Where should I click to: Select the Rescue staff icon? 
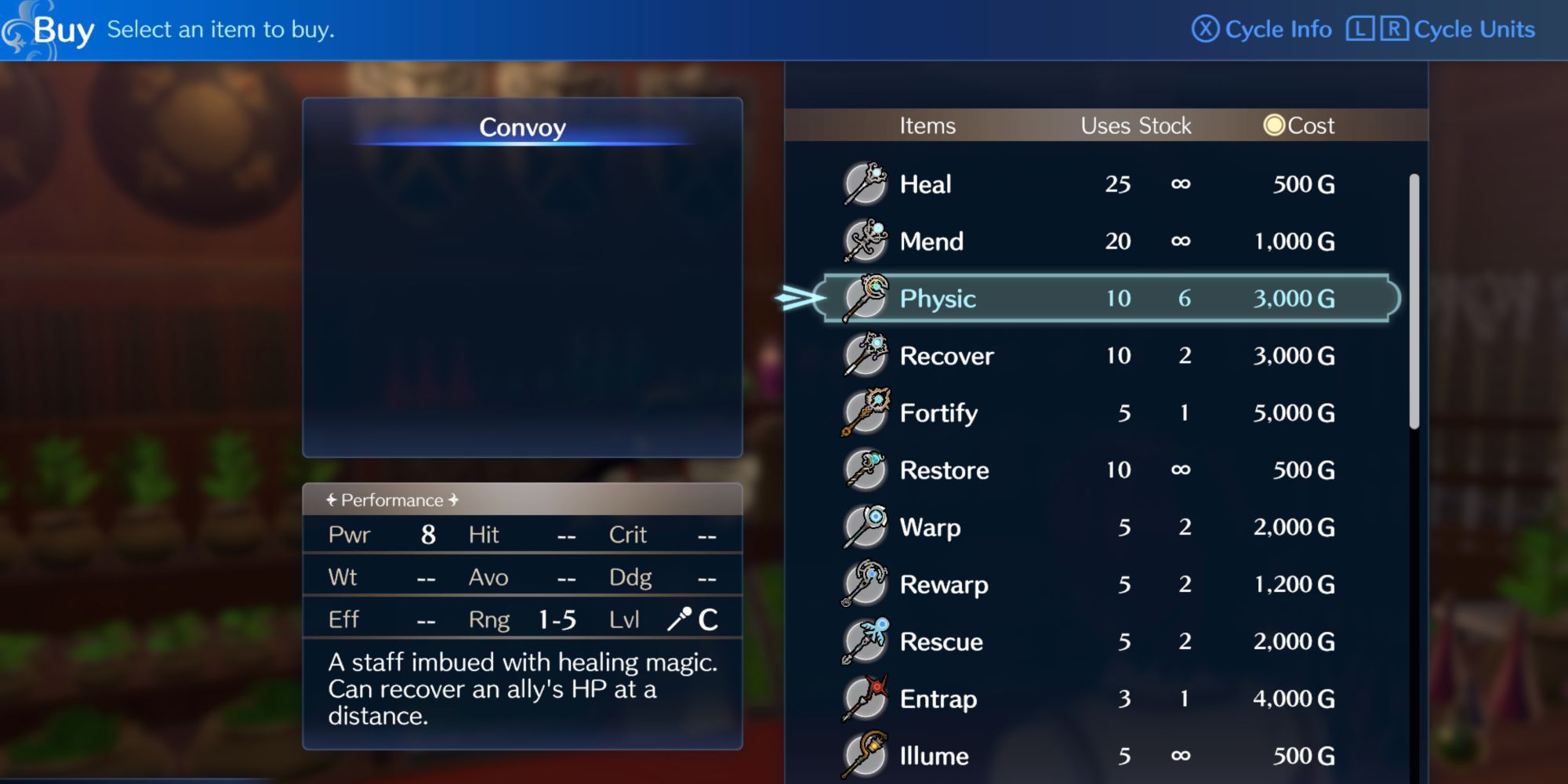(x=863, y=641)
